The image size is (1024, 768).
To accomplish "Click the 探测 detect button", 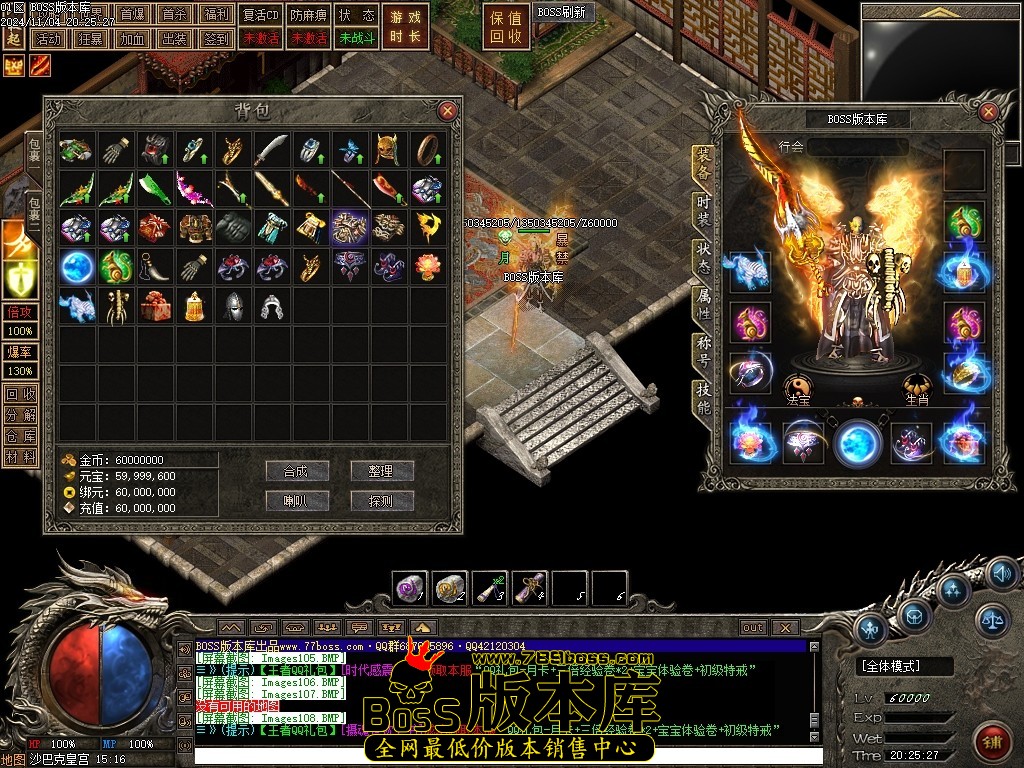I will [381, 501].
